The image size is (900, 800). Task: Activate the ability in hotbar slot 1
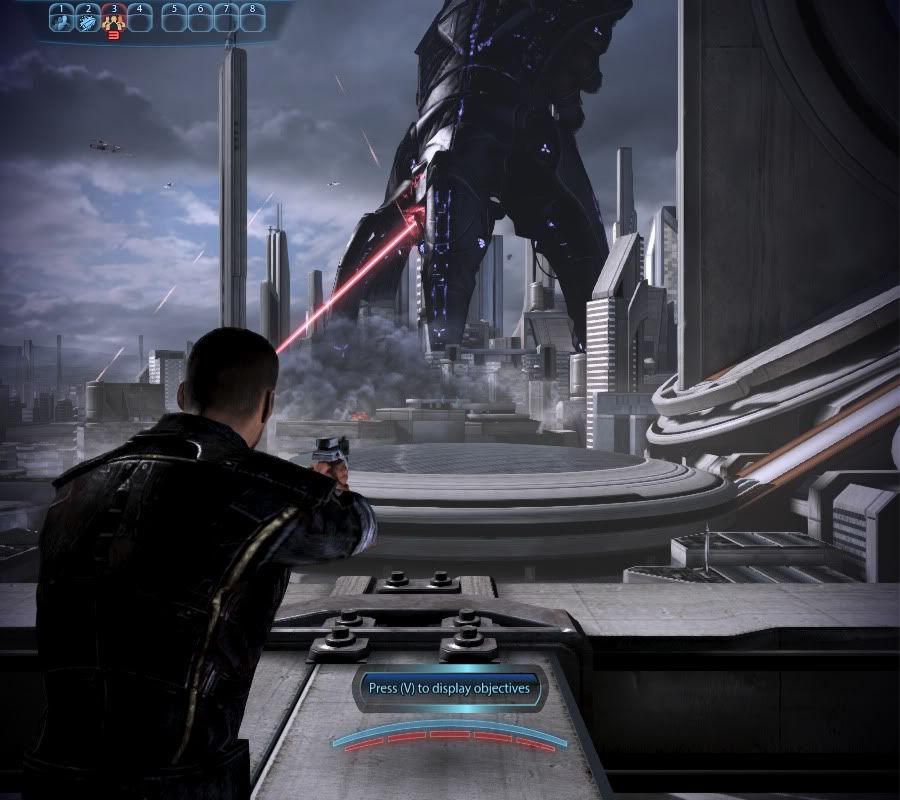(x=61, y=19)
